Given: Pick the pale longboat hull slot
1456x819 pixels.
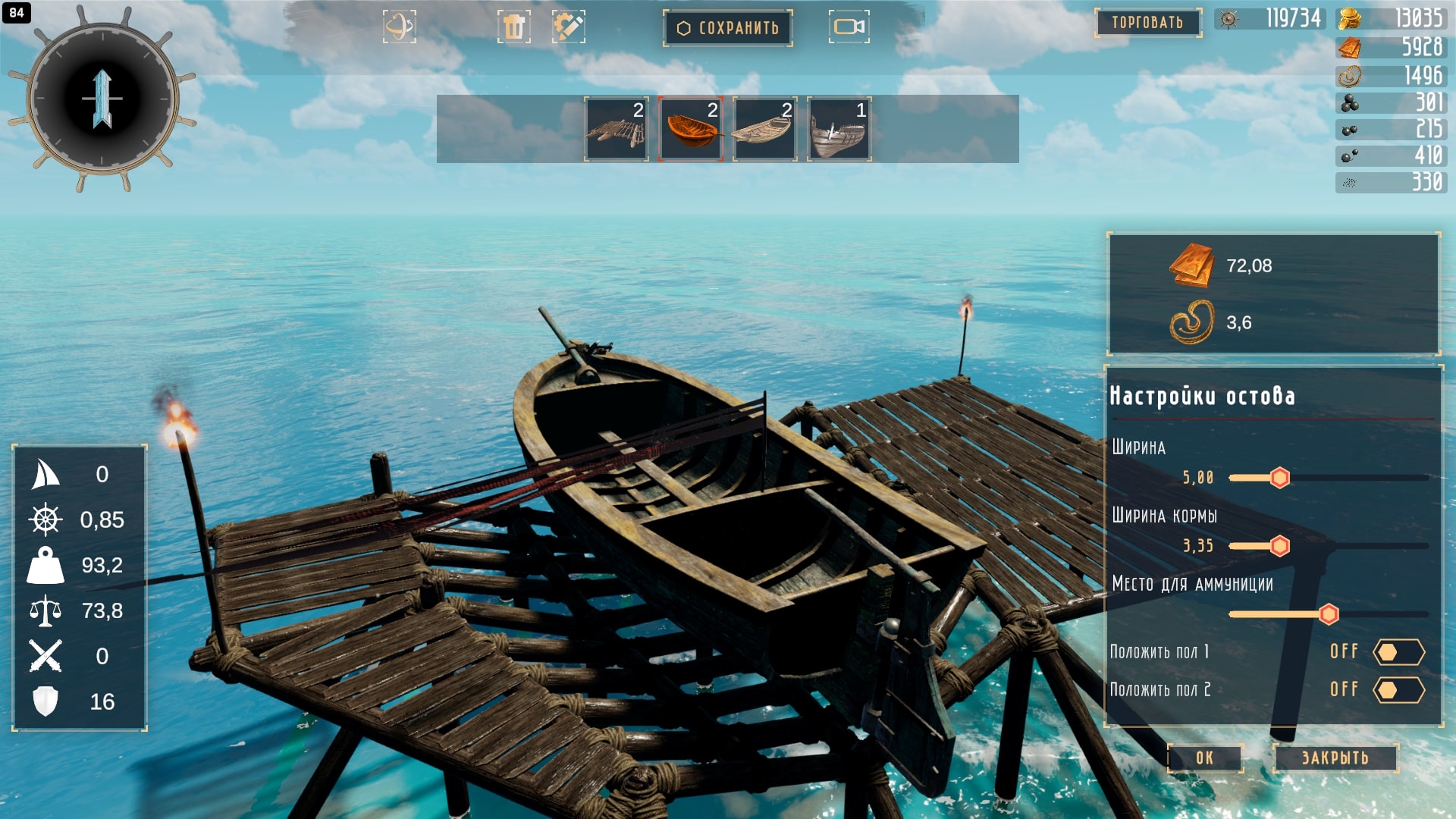Looking at the screenshot, I should [764, 130].
